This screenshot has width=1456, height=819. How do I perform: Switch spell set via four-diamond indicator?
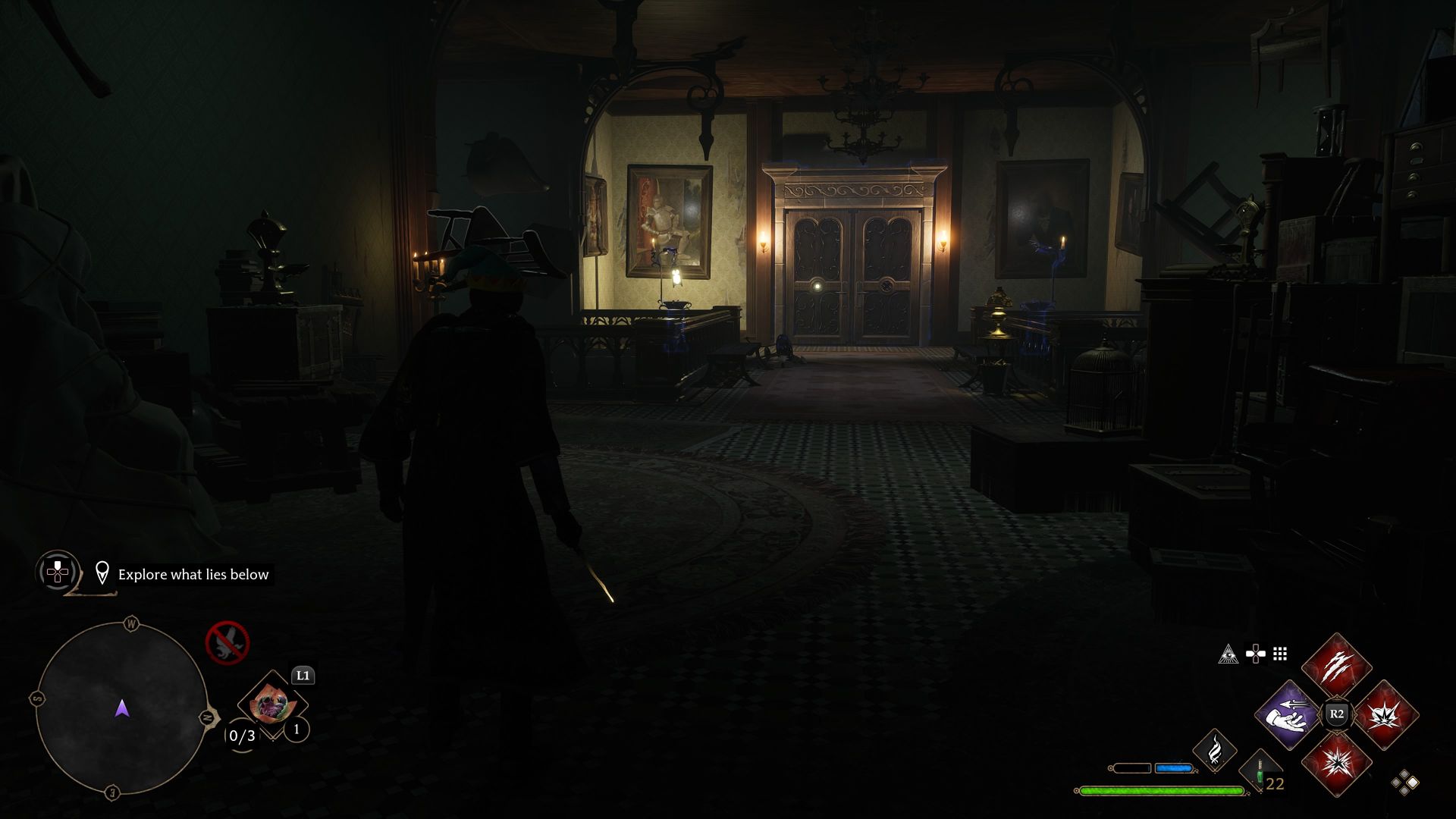pos(1404,782)
